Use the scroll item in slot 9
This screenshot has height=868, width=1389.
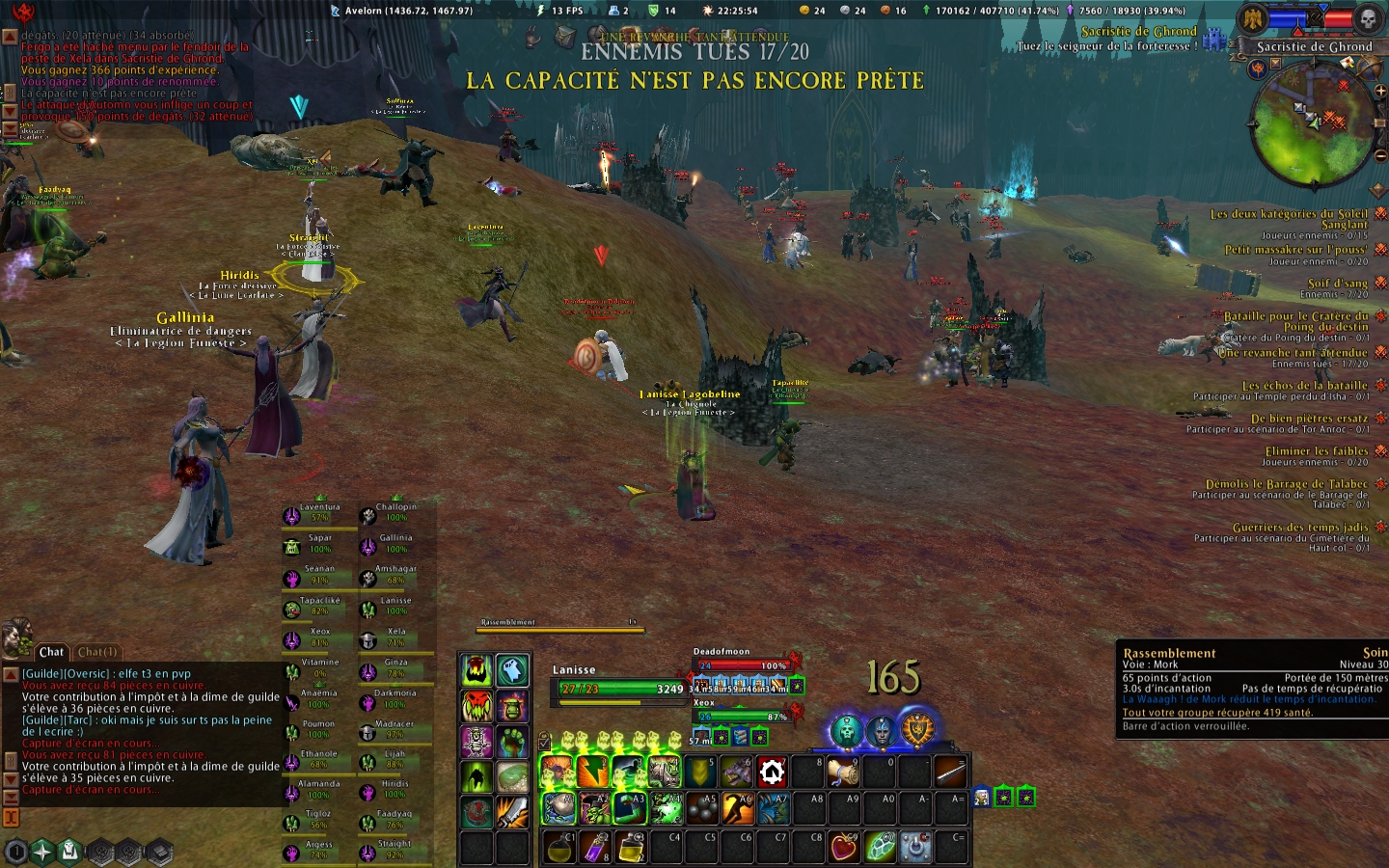pyautogui.click(x=843, y=773)
